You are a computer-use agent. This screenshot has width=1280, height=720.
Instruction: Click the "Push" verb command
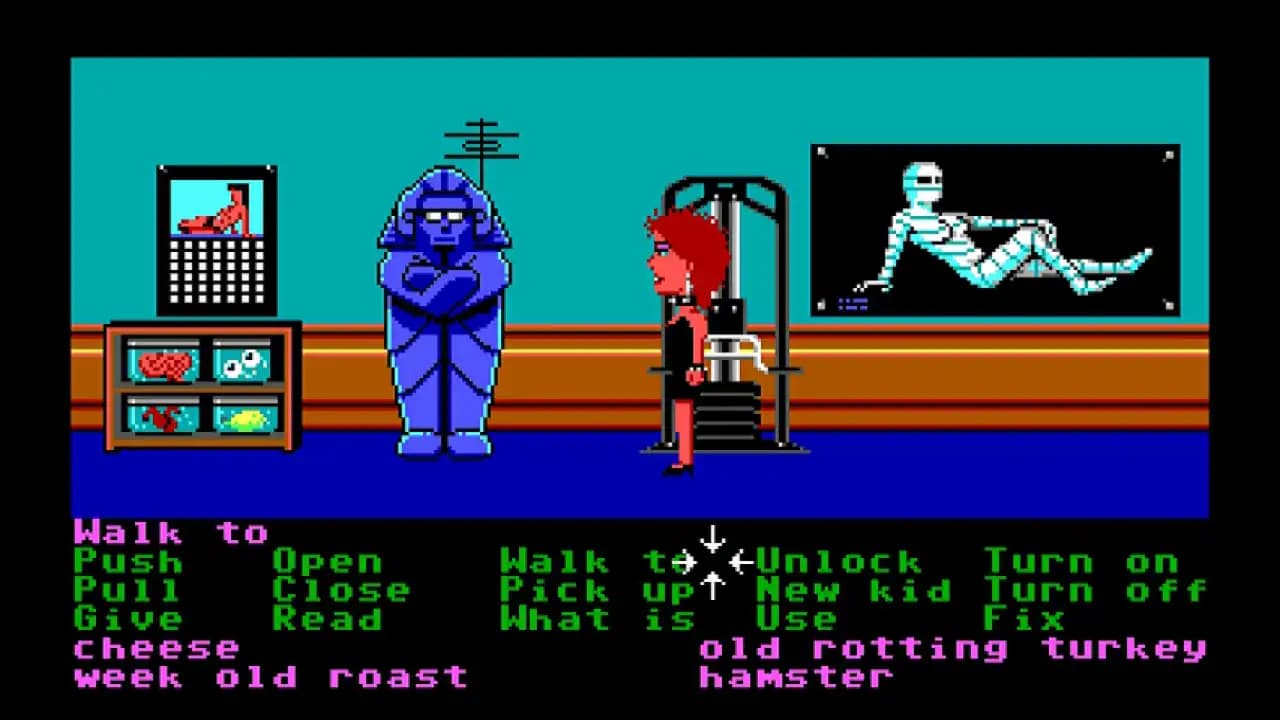click(x=126, y=561)
